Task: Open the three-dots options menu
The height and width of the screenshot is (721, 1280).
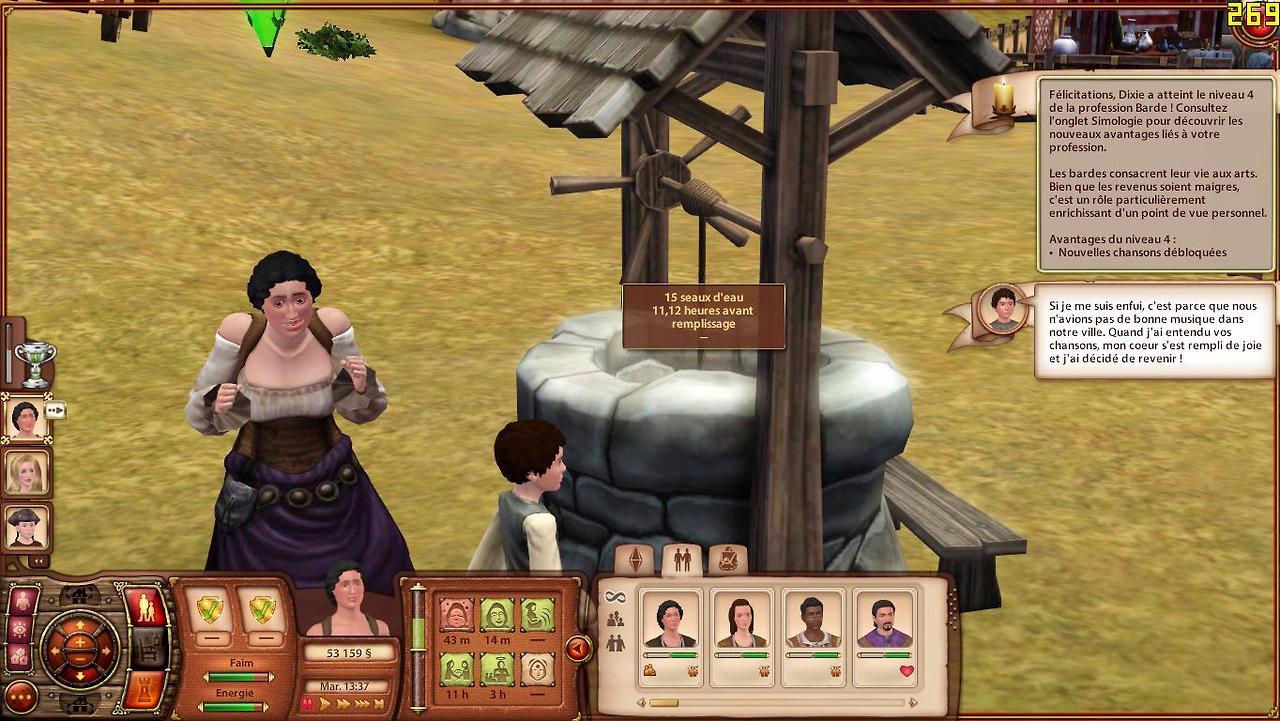Action: (x=21, y=697)
